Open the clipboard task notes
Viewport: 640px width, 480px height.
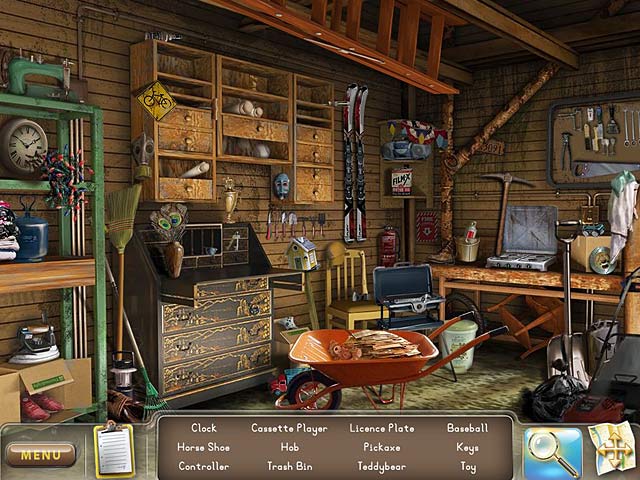[114, 451]
